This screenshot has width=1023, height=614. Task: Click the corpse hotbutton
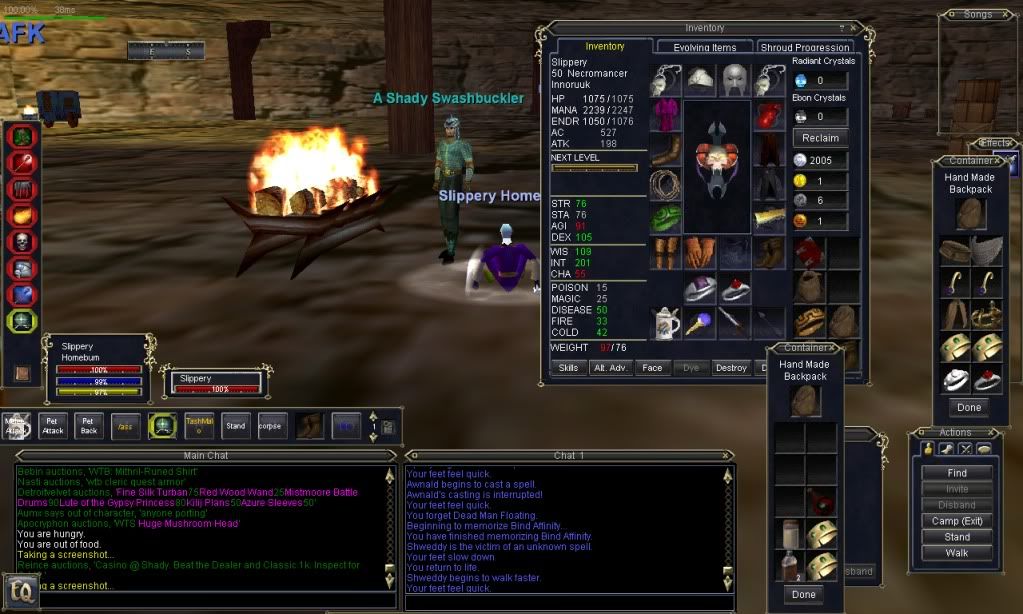[x=272, y=426]
